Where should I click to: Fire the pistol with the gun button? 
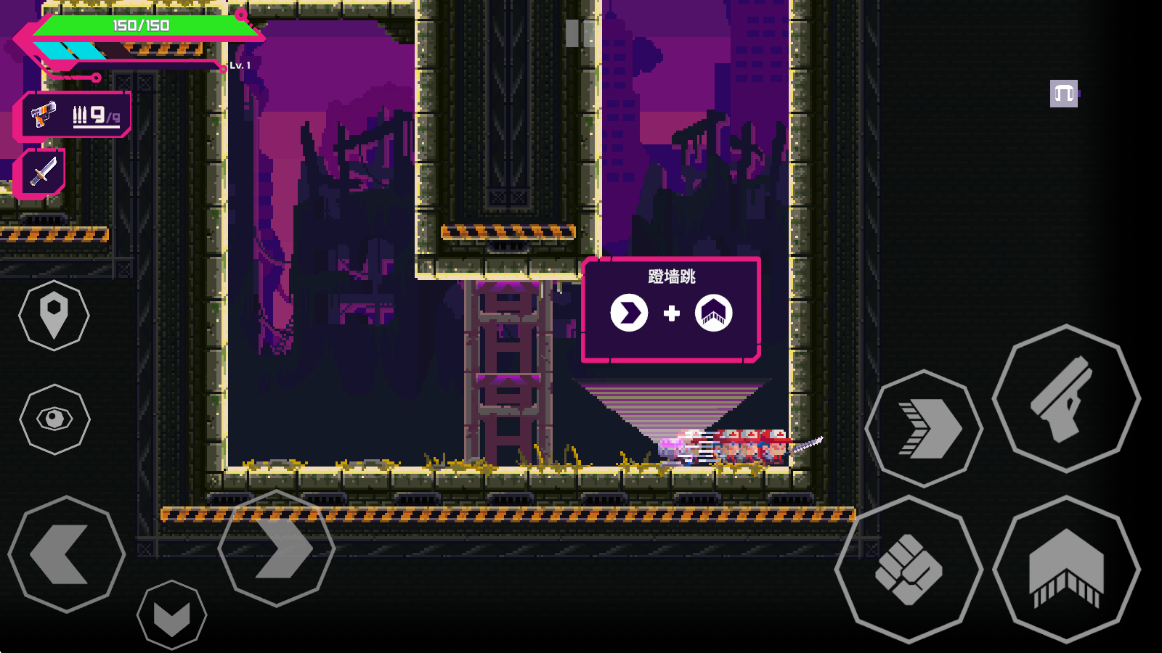pos(1066,398)
